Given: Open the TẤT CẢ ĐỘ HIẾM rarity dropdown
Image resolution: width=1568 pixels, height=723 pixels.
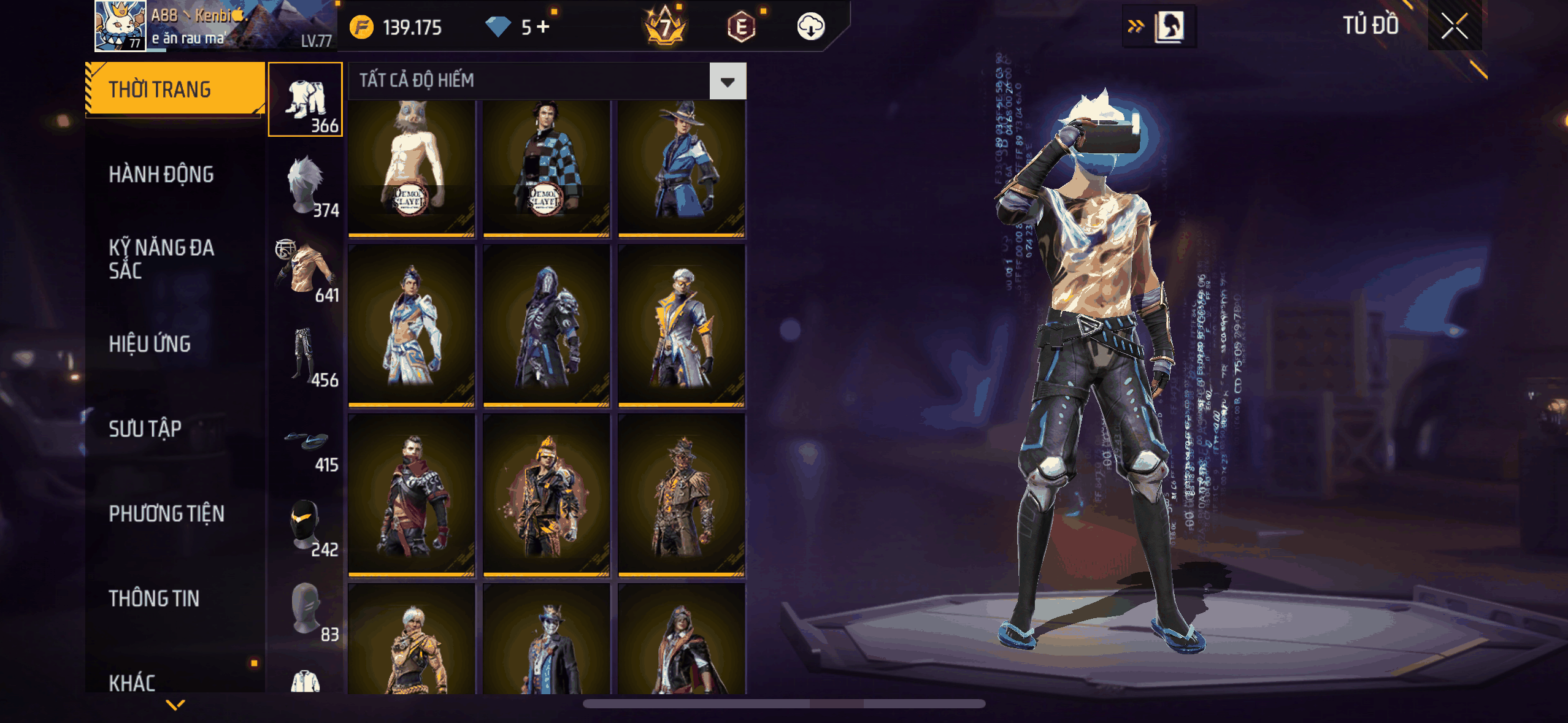Looking at the screenshot, I should click(728, 81).
